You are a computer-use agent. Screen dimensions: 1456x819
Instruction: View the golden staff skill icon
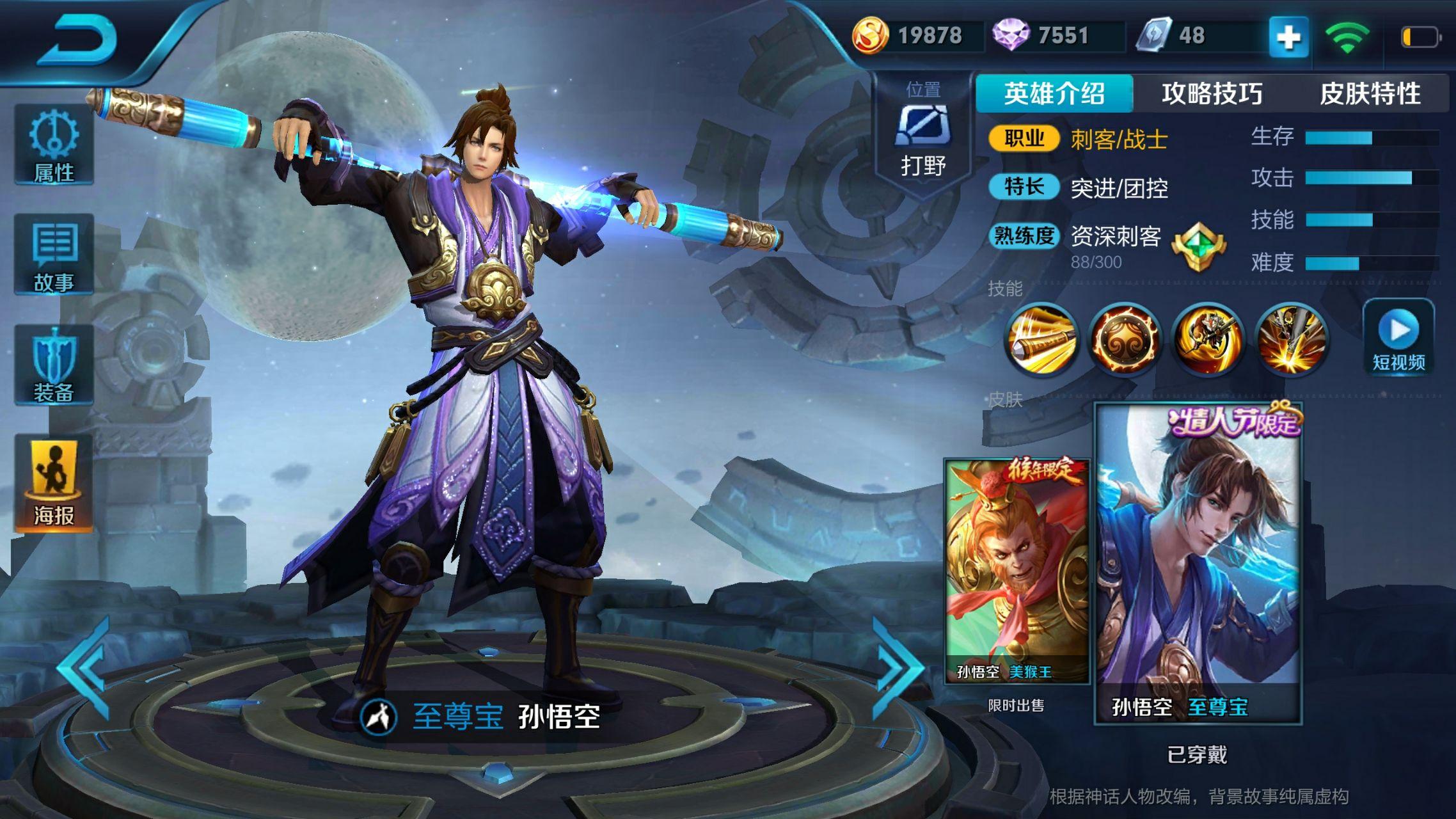pyautogui.click(x=1041, y=339)
